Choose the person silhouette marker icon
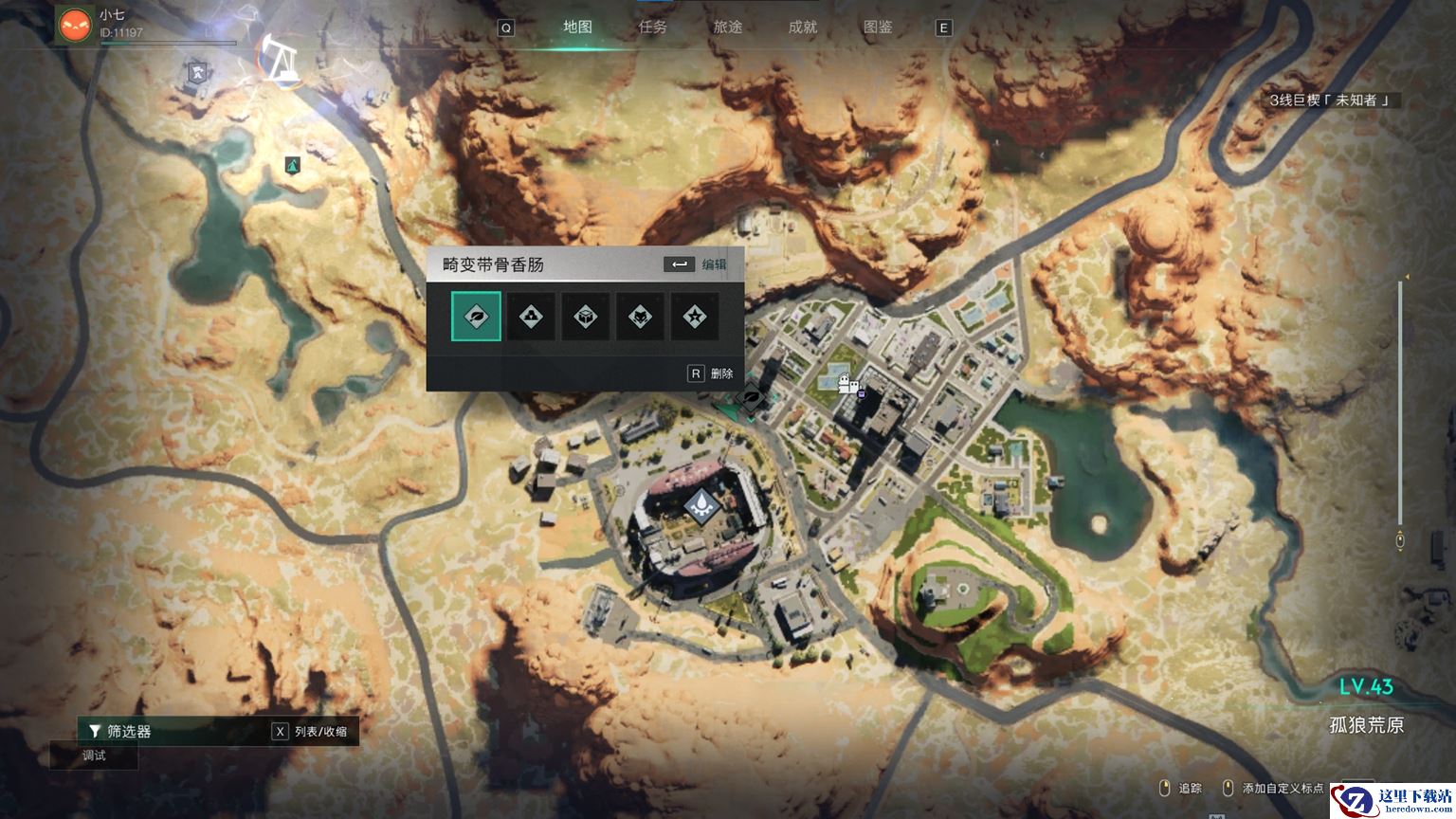Image resolution: width=1456 pixels, height=819 pixels. pyautogui.click(x=531, y=317)
